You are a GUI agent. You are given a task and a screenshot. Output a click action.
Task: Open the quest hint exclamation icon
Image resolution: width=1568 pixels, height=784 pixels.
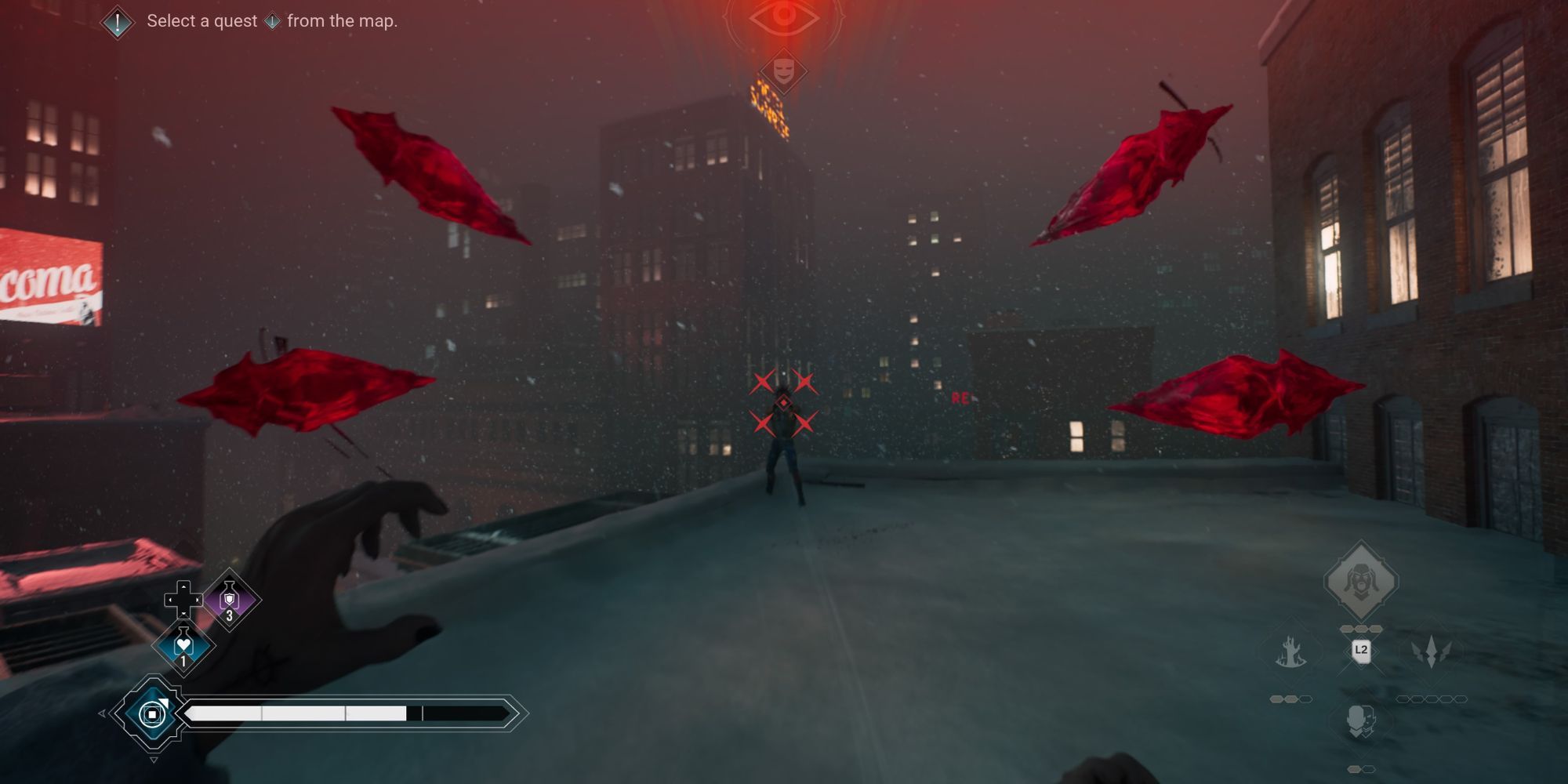pyautogui.click(x=118, y=22)
